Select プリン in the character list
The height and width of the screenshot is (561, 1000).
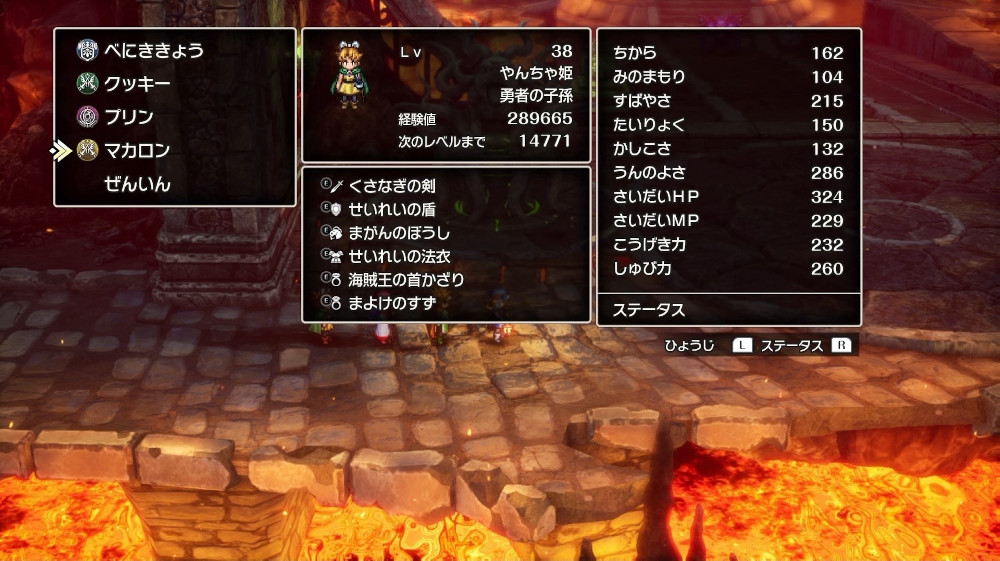pos(129,117)
